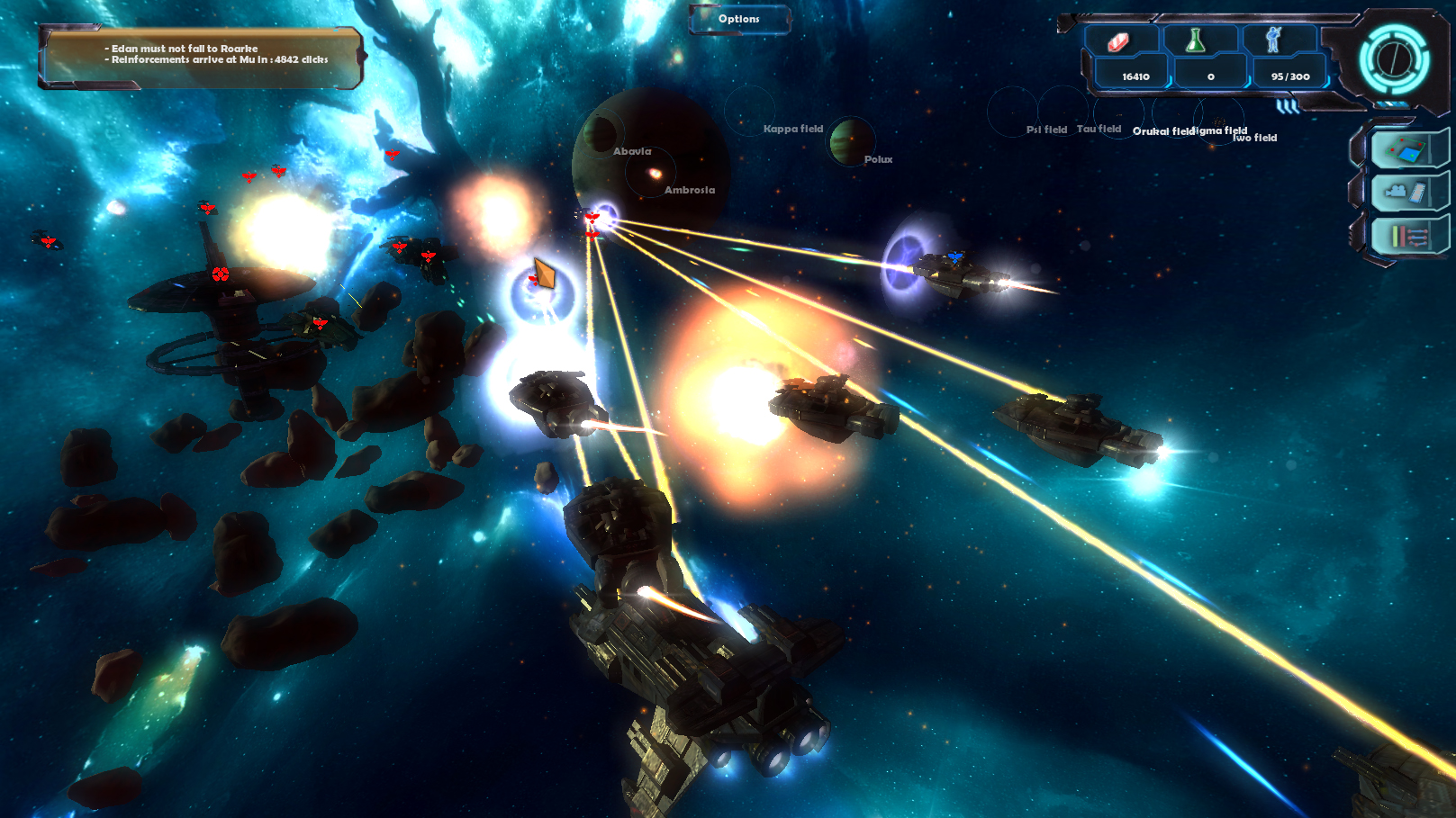Select the green flask research icon
The width and height of the screenshot is (1456, 818).
coord(1196,40)
